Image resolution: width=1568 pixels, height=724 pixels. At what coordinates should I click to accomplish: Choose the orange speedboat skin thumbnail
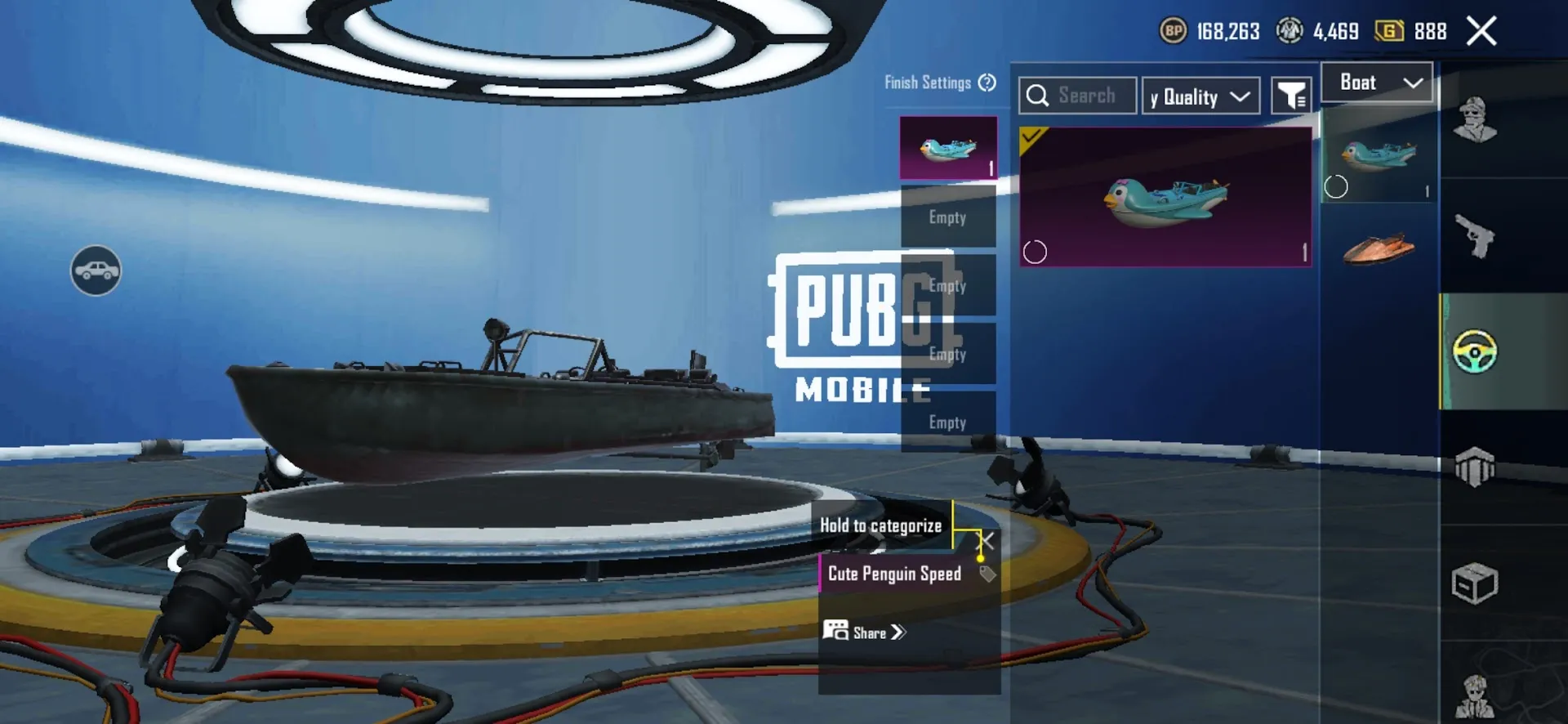pos(1379,248)
